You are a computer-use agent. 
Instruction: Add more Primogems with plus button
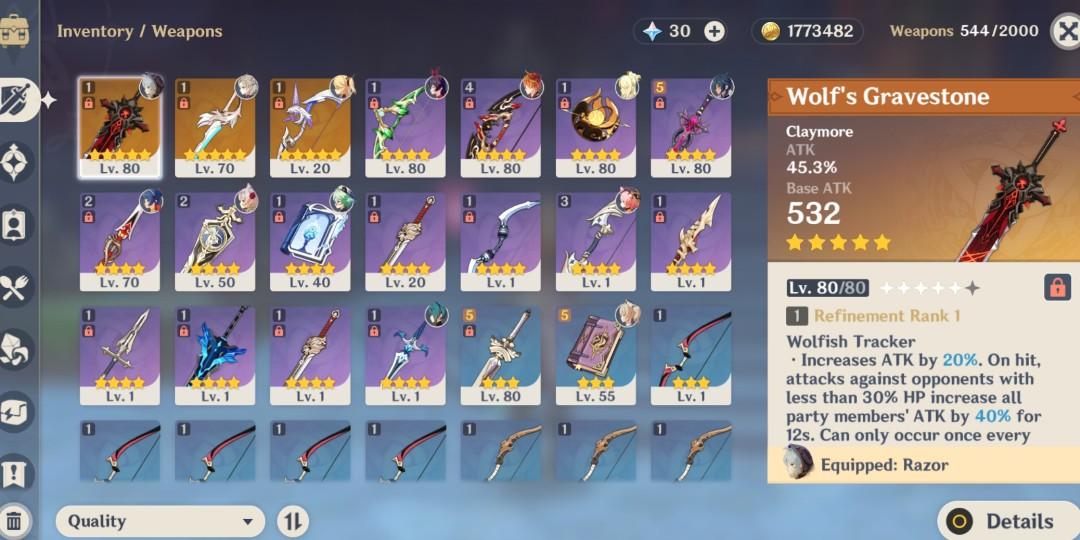coord(714,31)
